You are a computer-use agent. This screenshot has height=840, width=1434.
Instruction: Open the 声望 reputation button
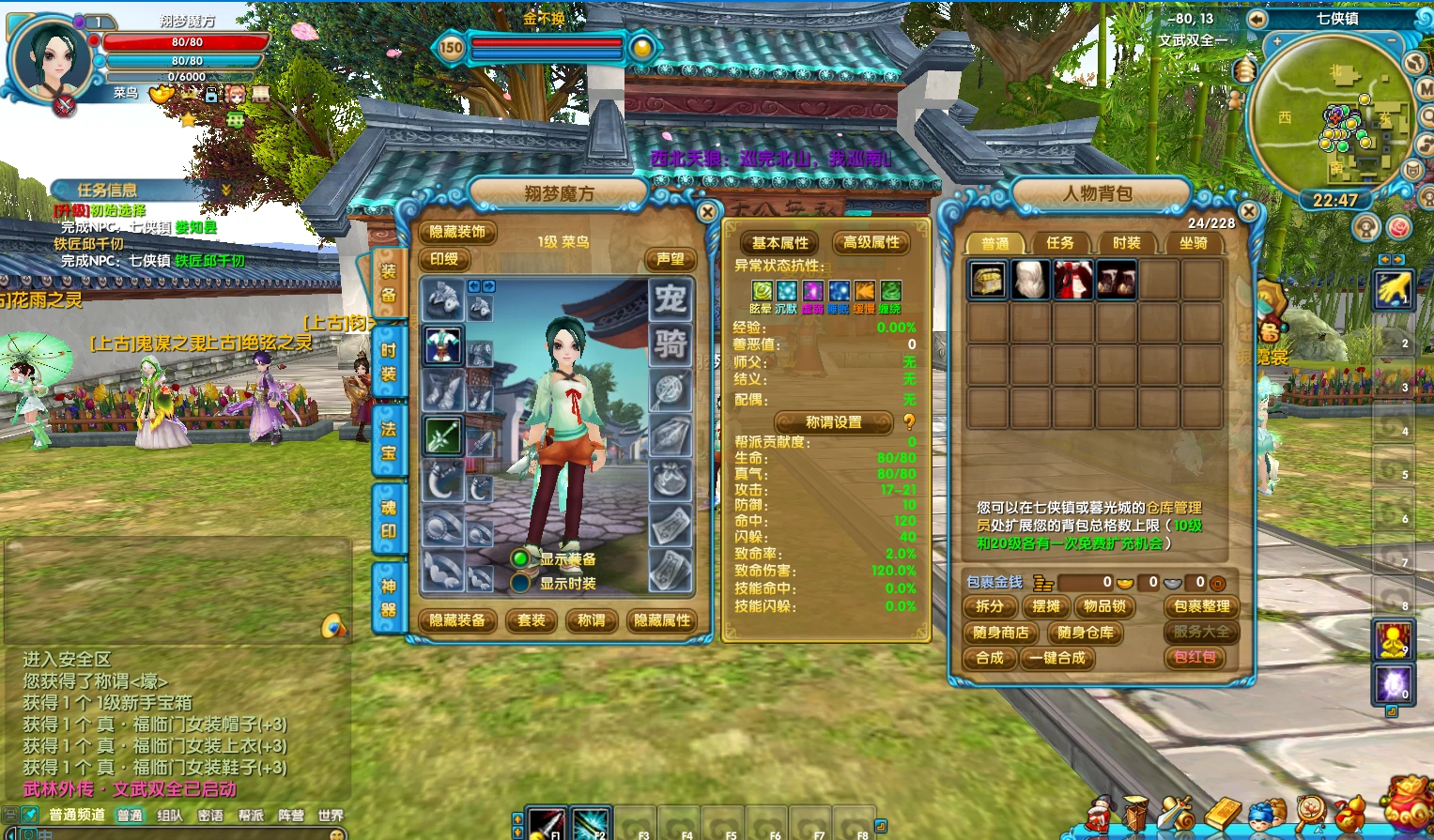(670, 259)
